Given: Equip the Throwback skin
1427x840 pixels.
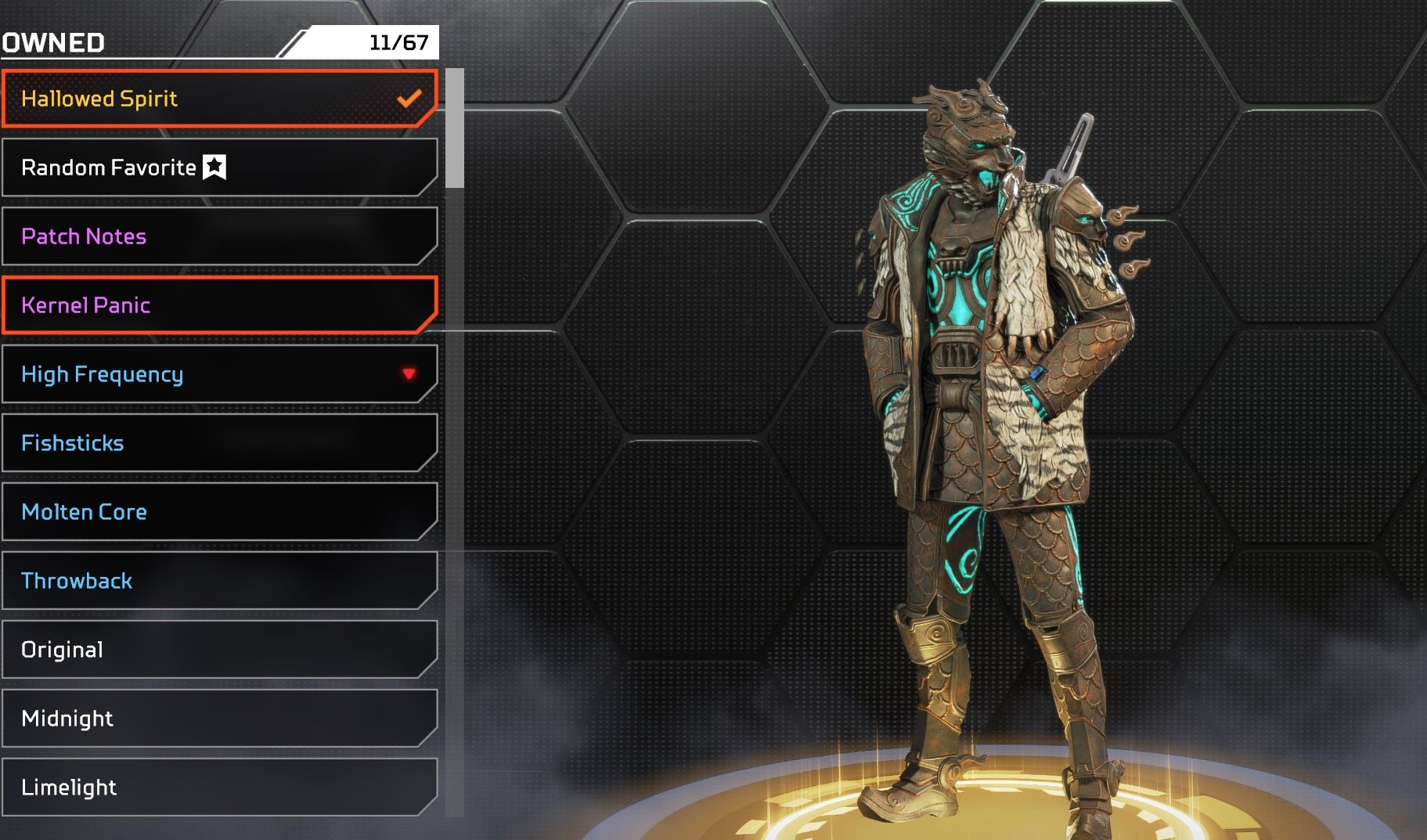Looking at the screenshot, I should [219, 581].
